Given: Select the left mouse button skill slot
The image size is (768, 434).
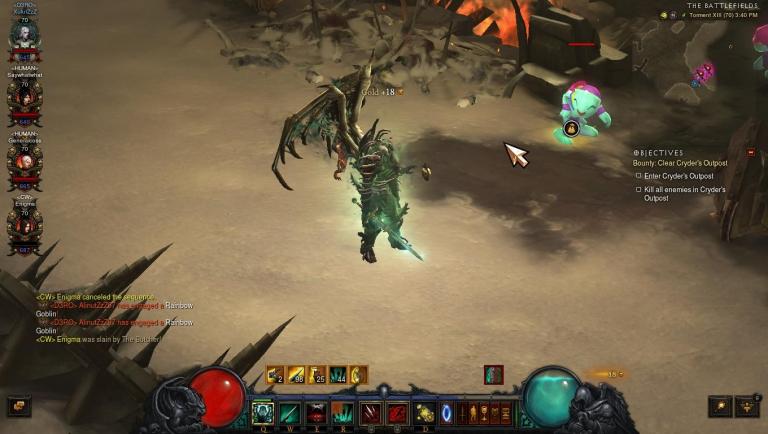Looking at the screenshot, I should click(371, 412).
